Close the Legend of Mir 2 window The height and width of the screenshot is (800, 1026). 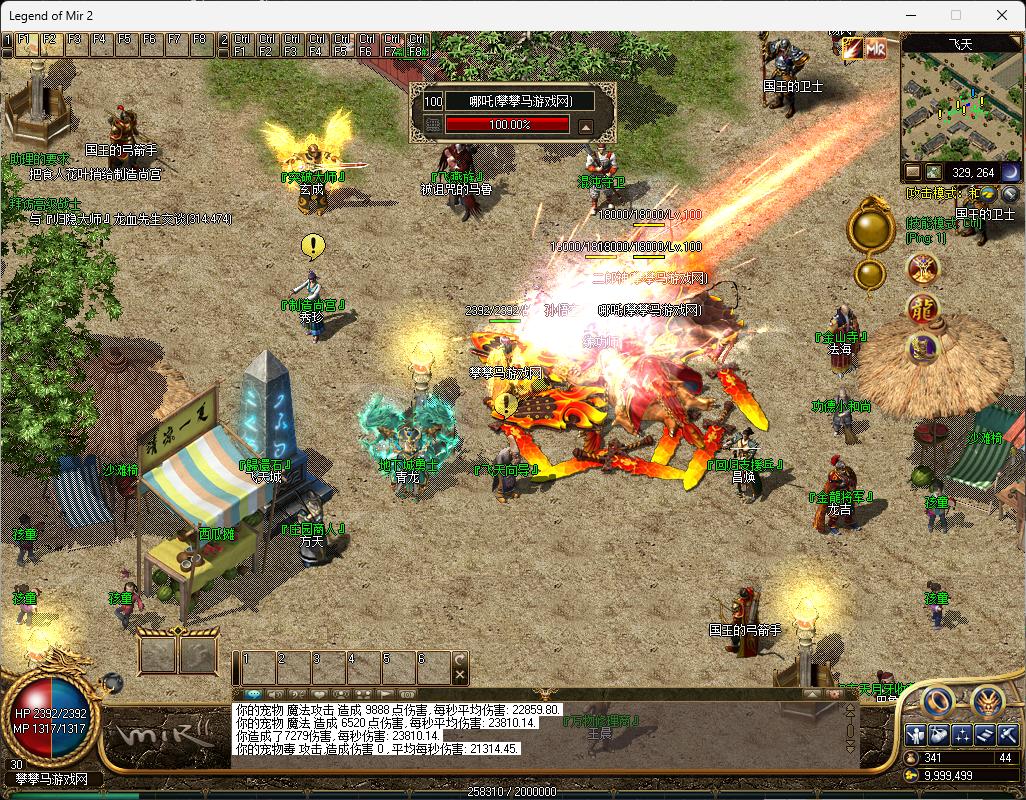tap(1001, 15)
